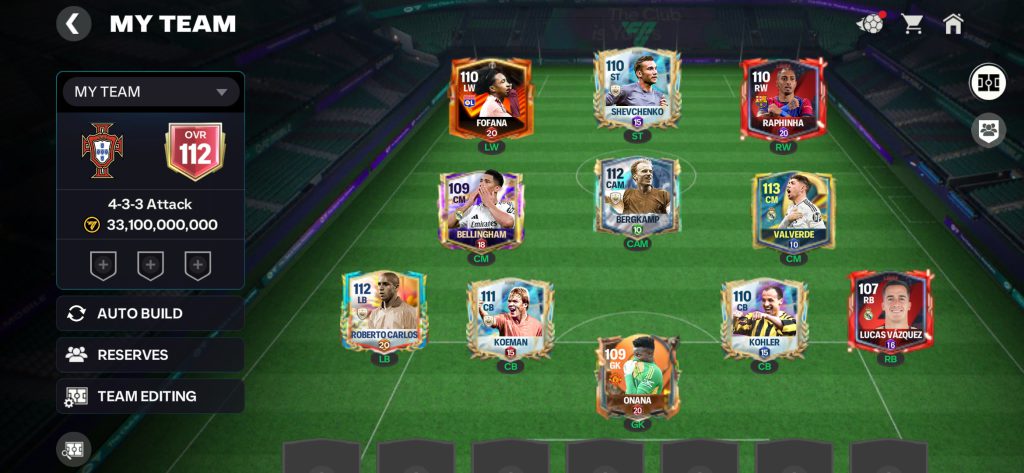Select the Fofana LW player card

(490, 98)
